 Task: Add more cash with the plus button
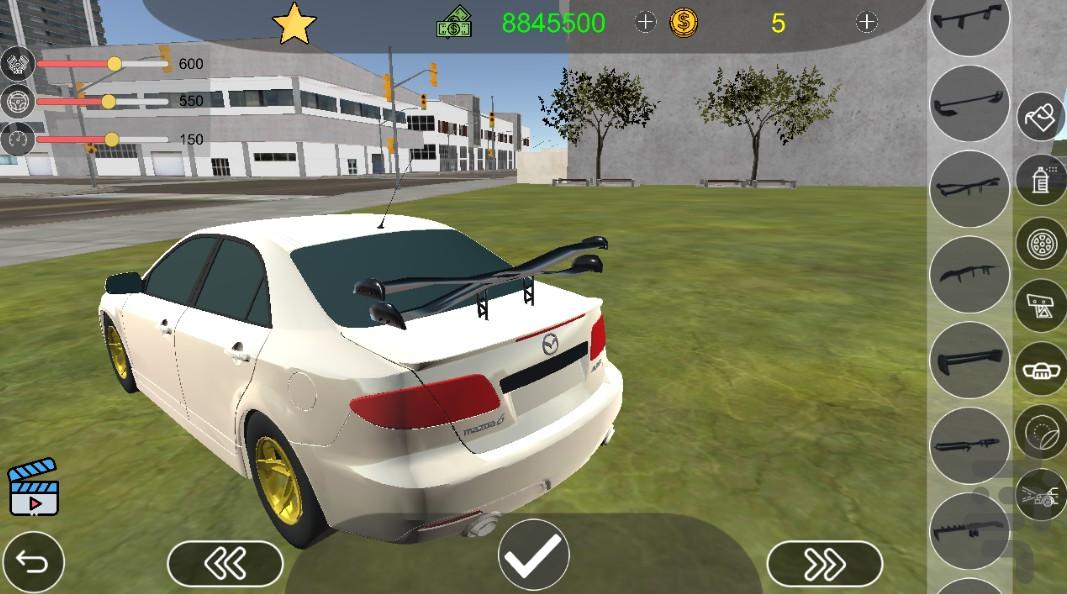tap(646, 22)
